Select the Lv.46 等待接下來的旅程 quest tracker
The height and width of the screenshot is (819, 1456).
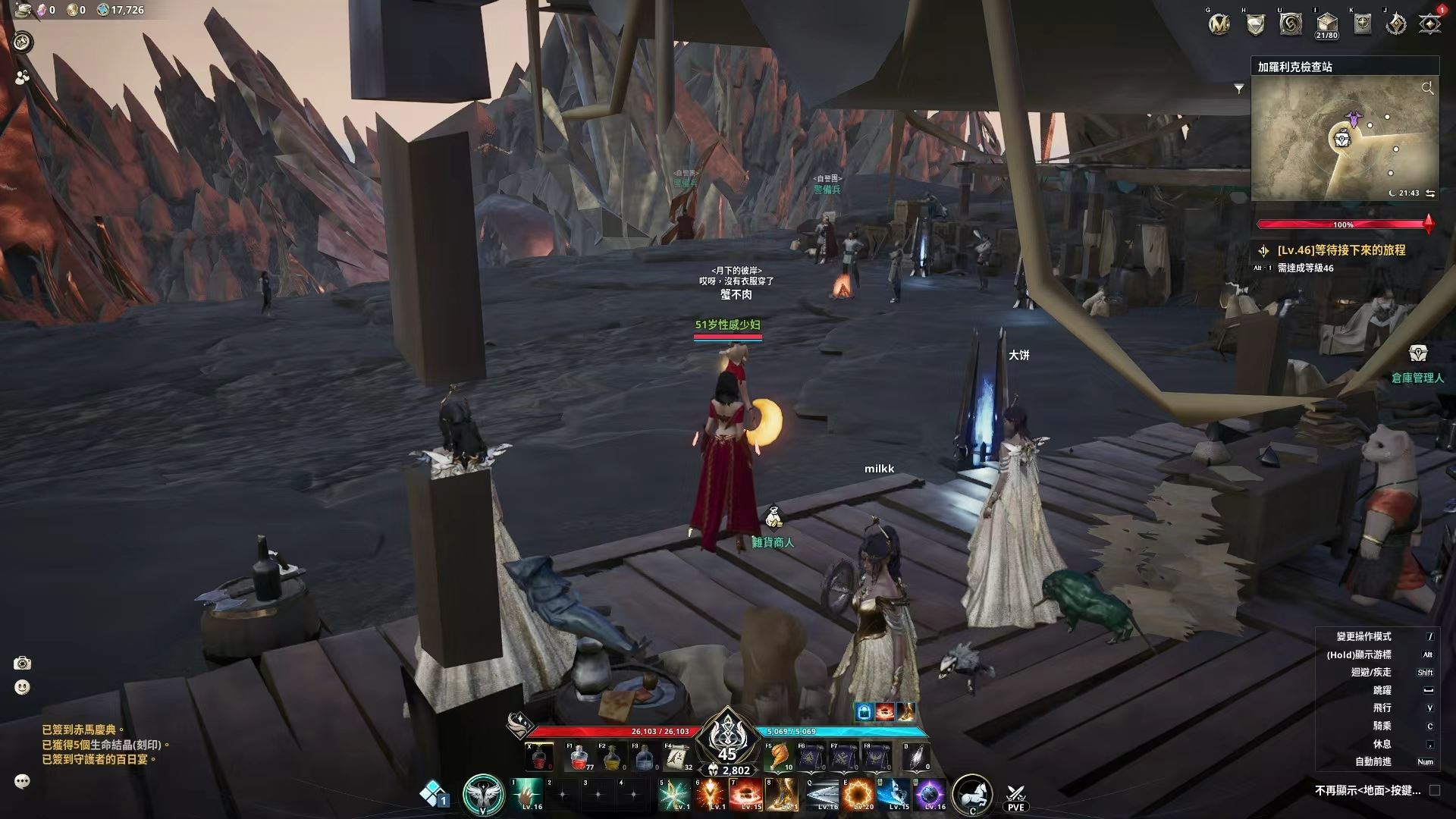click(1341, 250)
